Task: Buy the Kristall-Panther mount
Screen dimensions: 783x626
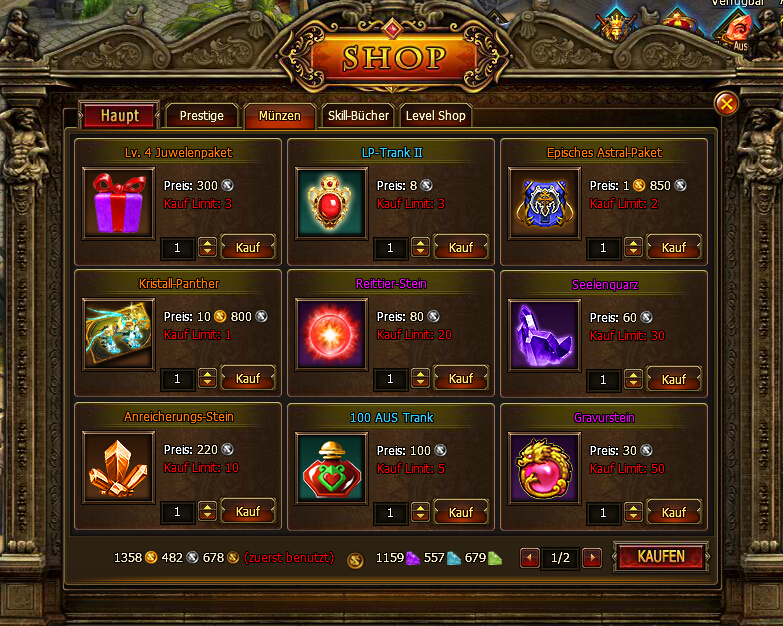Action: (247, 379)
